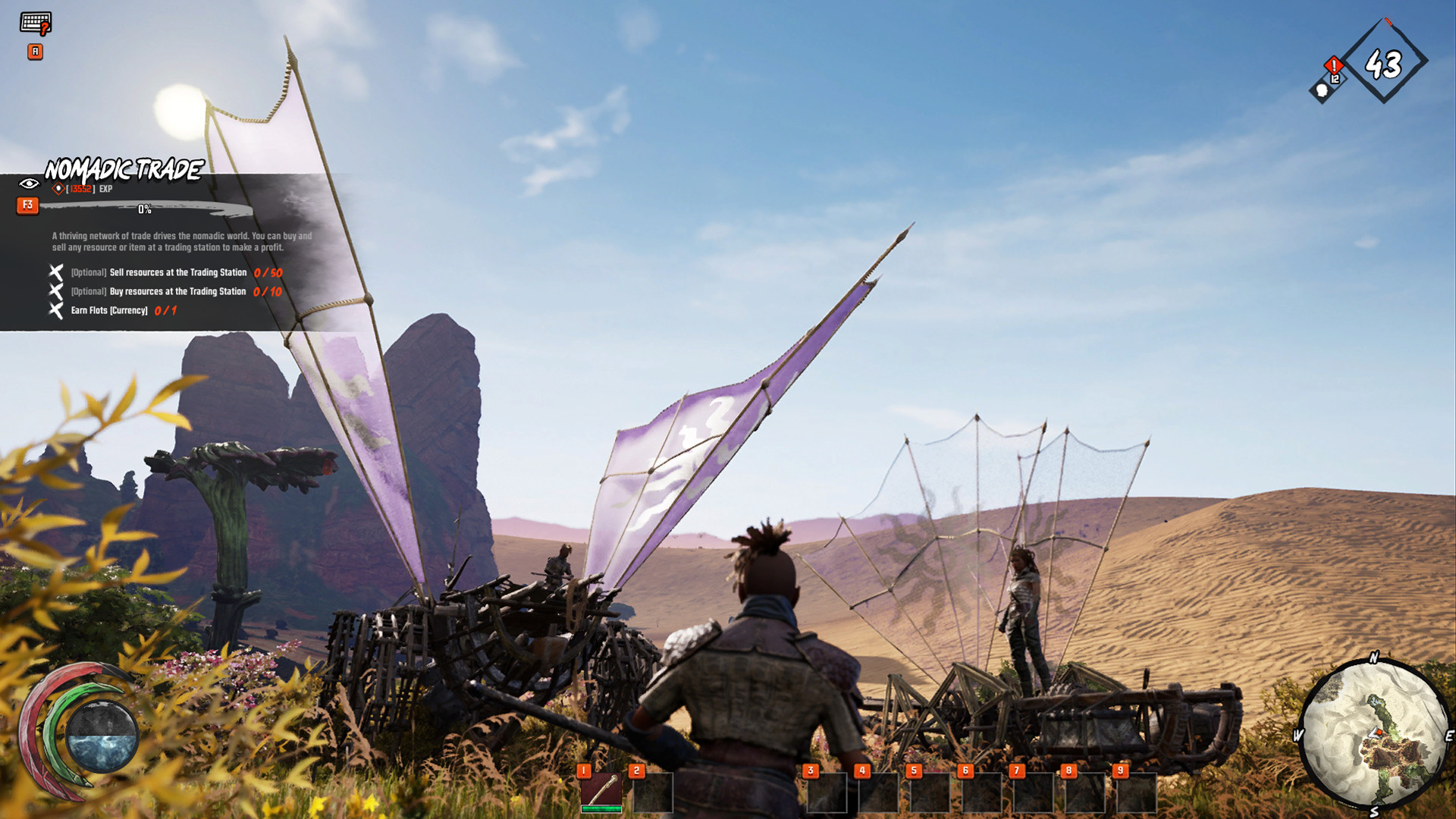Toggle the Buy resources optional objective

point(54,291)
